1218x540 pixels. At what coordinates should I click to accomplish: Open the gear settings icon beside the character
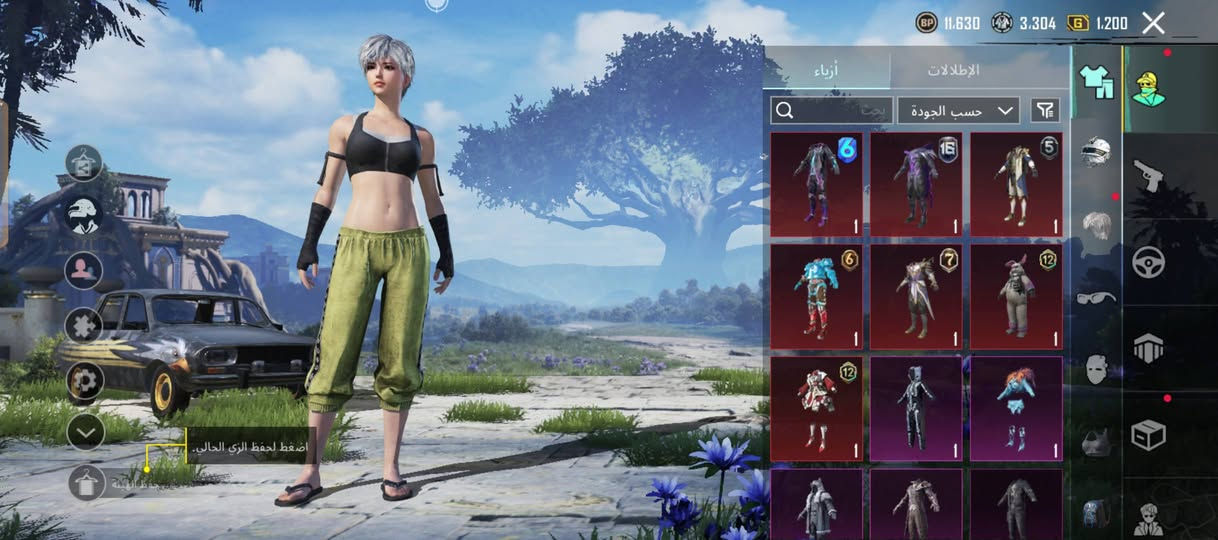[x=85, y=380]
